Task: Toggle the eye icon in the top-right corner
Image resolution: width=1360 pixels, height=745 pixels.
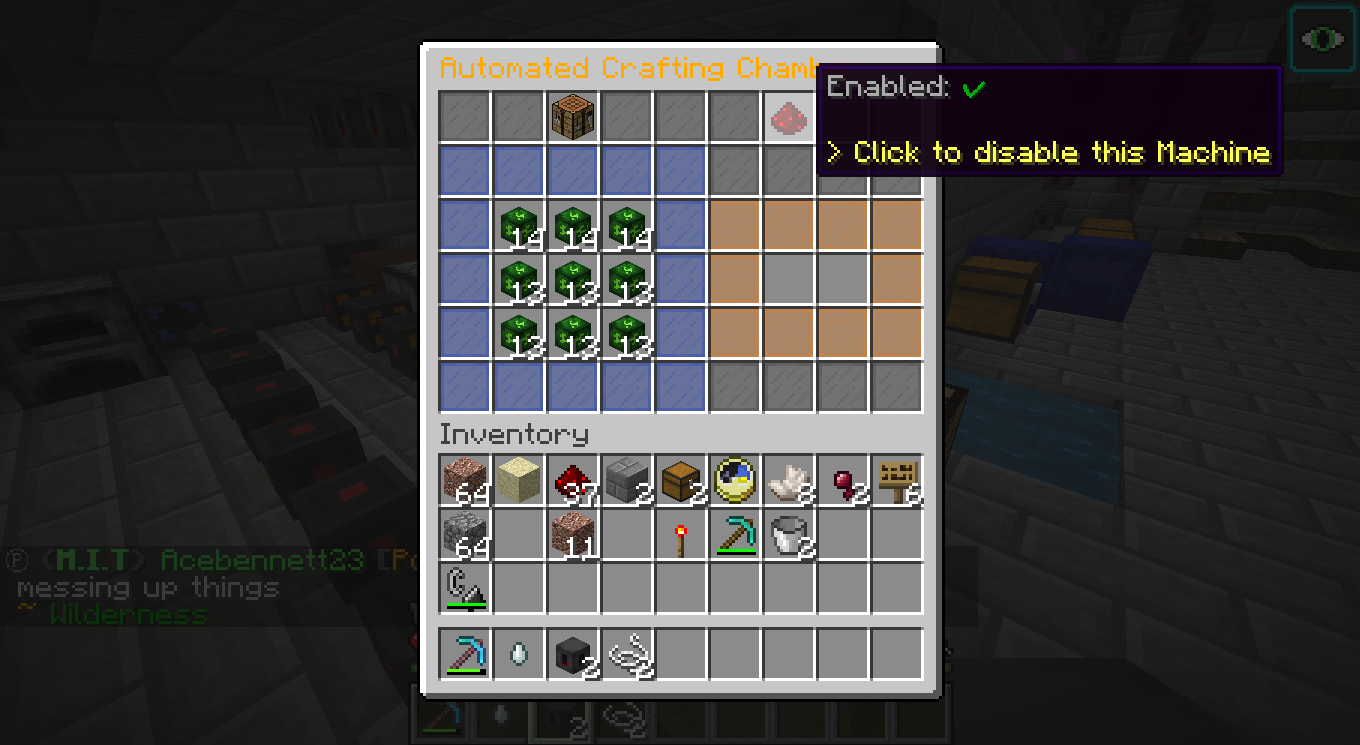Action: tap(1322, 38)
